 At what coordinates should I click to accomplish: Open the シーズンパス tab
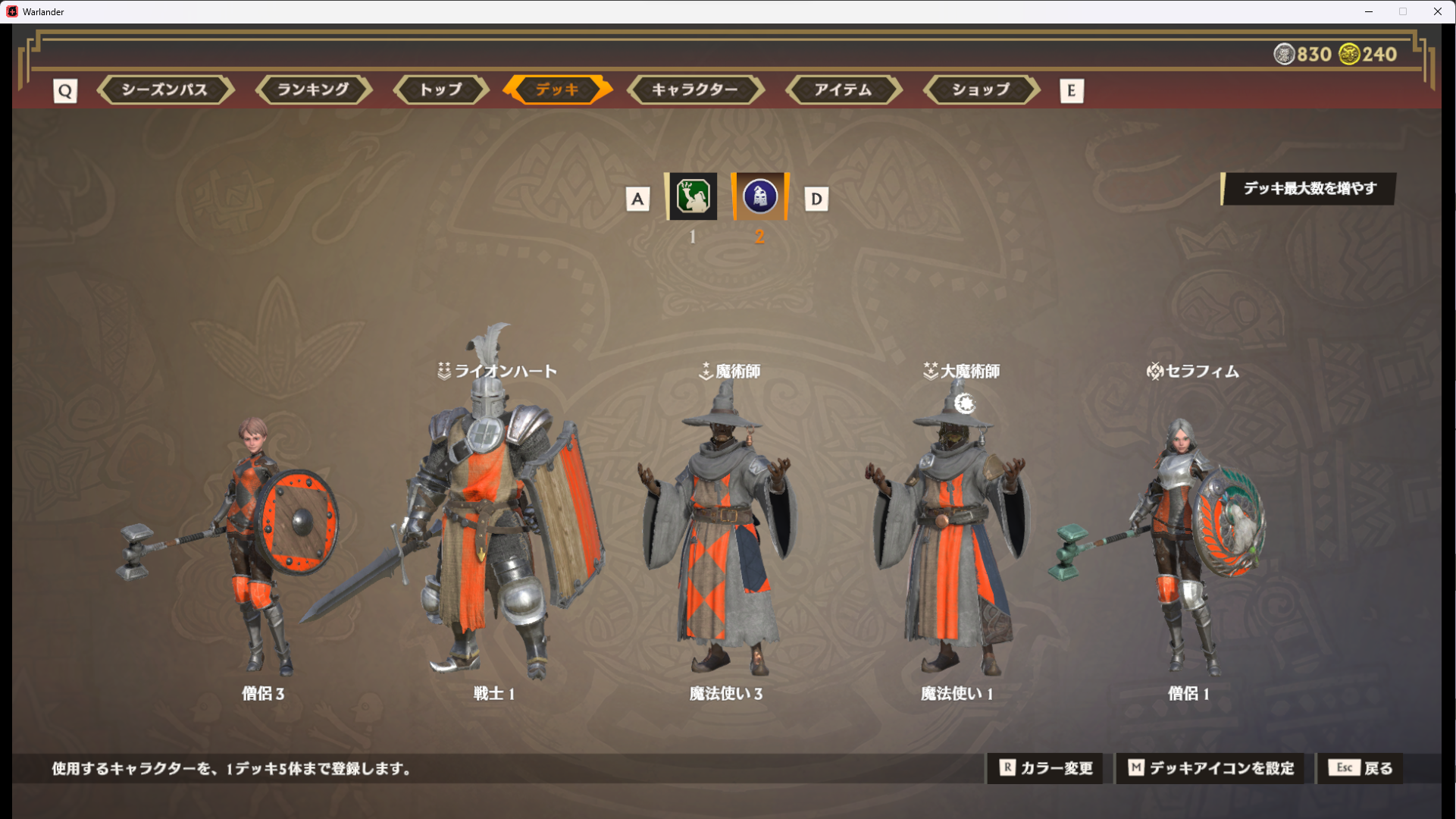coord(164,89)
